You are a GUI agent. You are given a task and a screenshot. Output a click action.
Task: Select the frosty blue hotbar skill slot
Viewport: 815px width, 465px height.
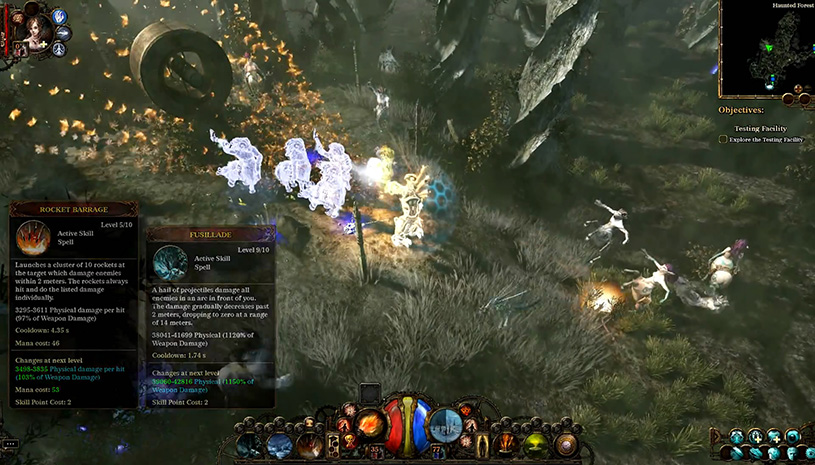click(281, 445)
